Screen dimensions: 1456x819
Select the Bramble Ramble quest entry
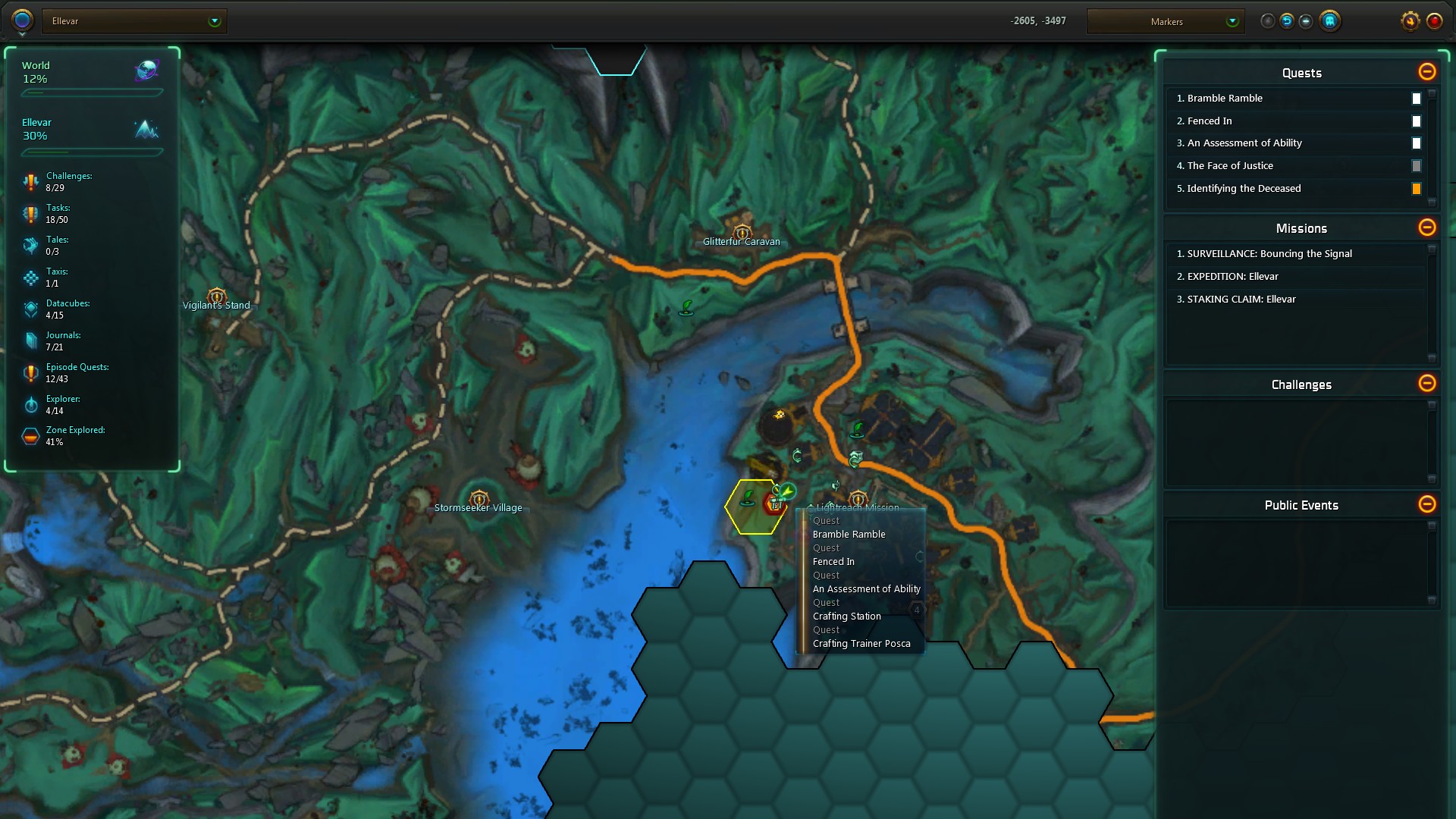click(x=1225, y=99)
